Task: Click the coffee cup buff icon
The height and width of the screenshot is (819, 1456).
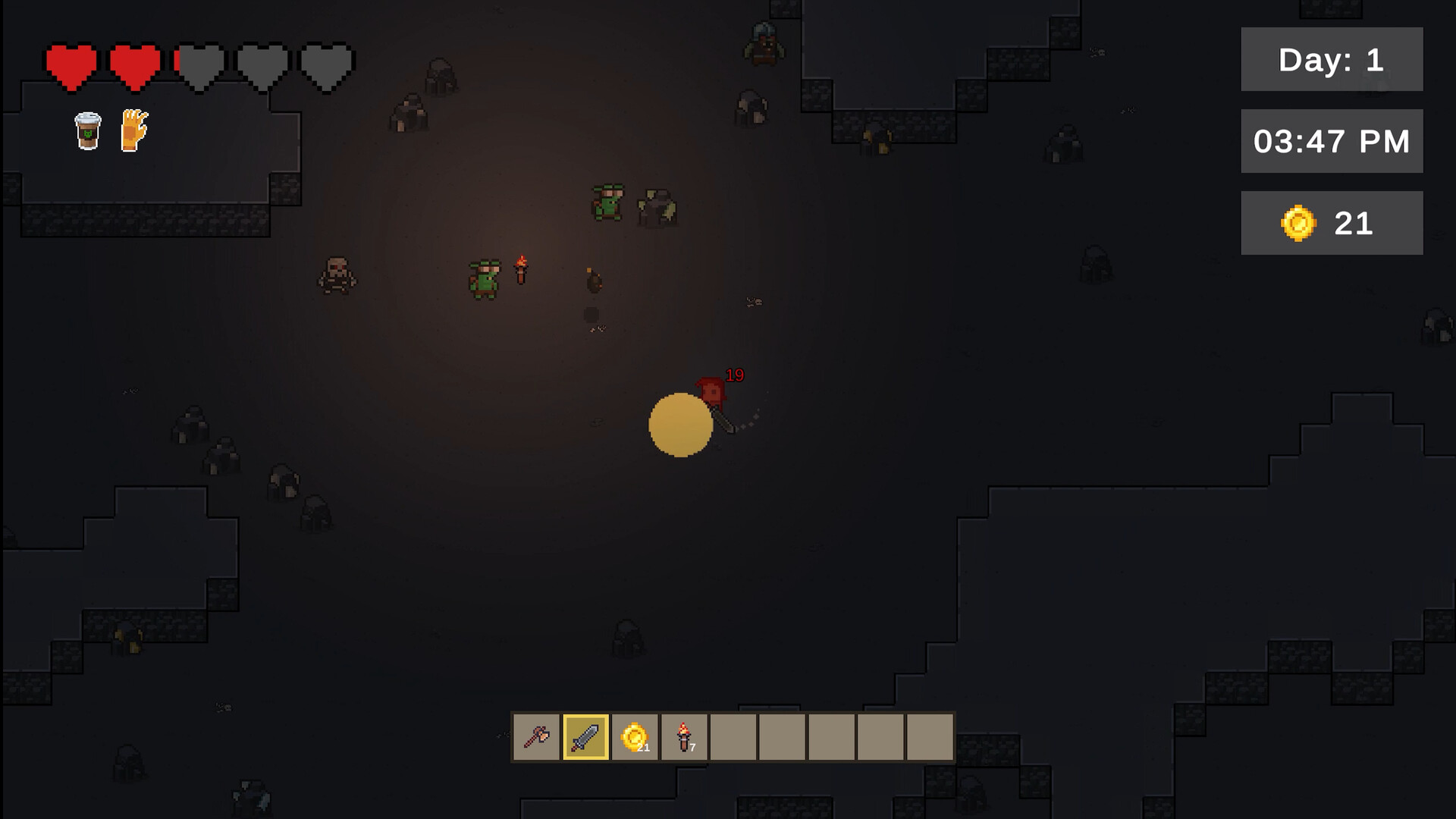Action: pyautogui.click(x=86, y=129)
